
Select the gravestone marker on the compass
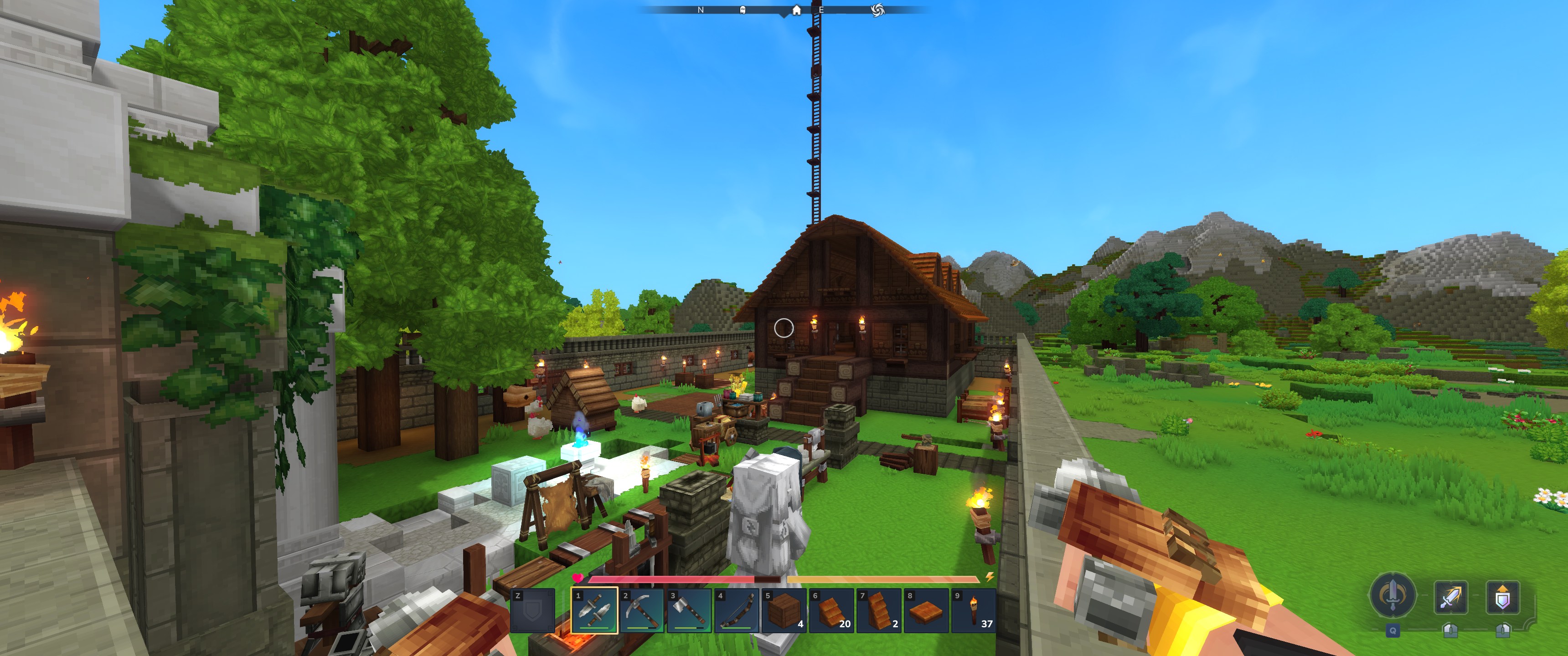pyautogui.click(x=742, y=10)
